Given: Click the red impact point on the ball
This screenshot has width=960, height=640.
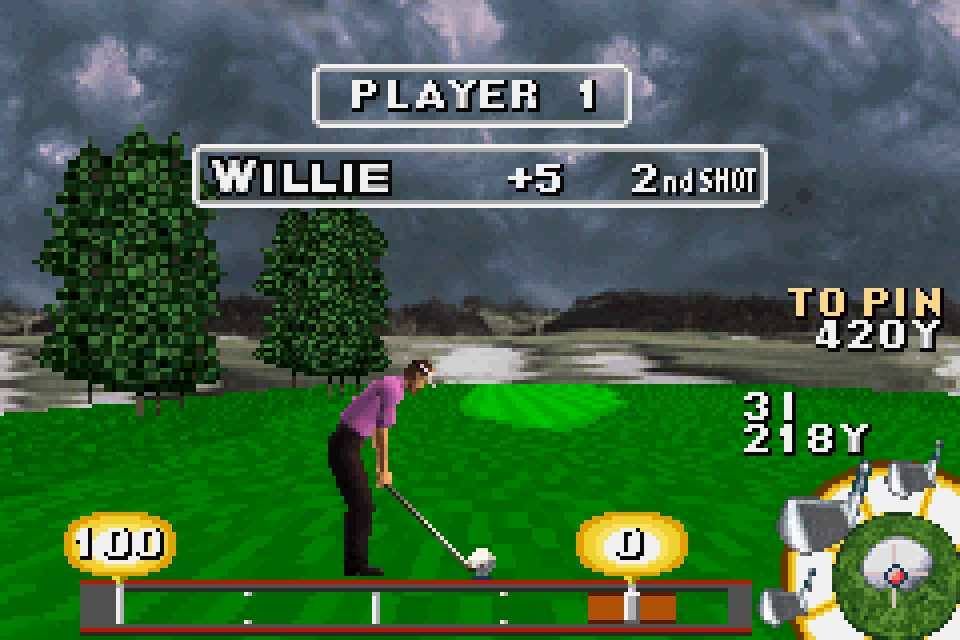Looking at the screenshot, I should 896,575.
